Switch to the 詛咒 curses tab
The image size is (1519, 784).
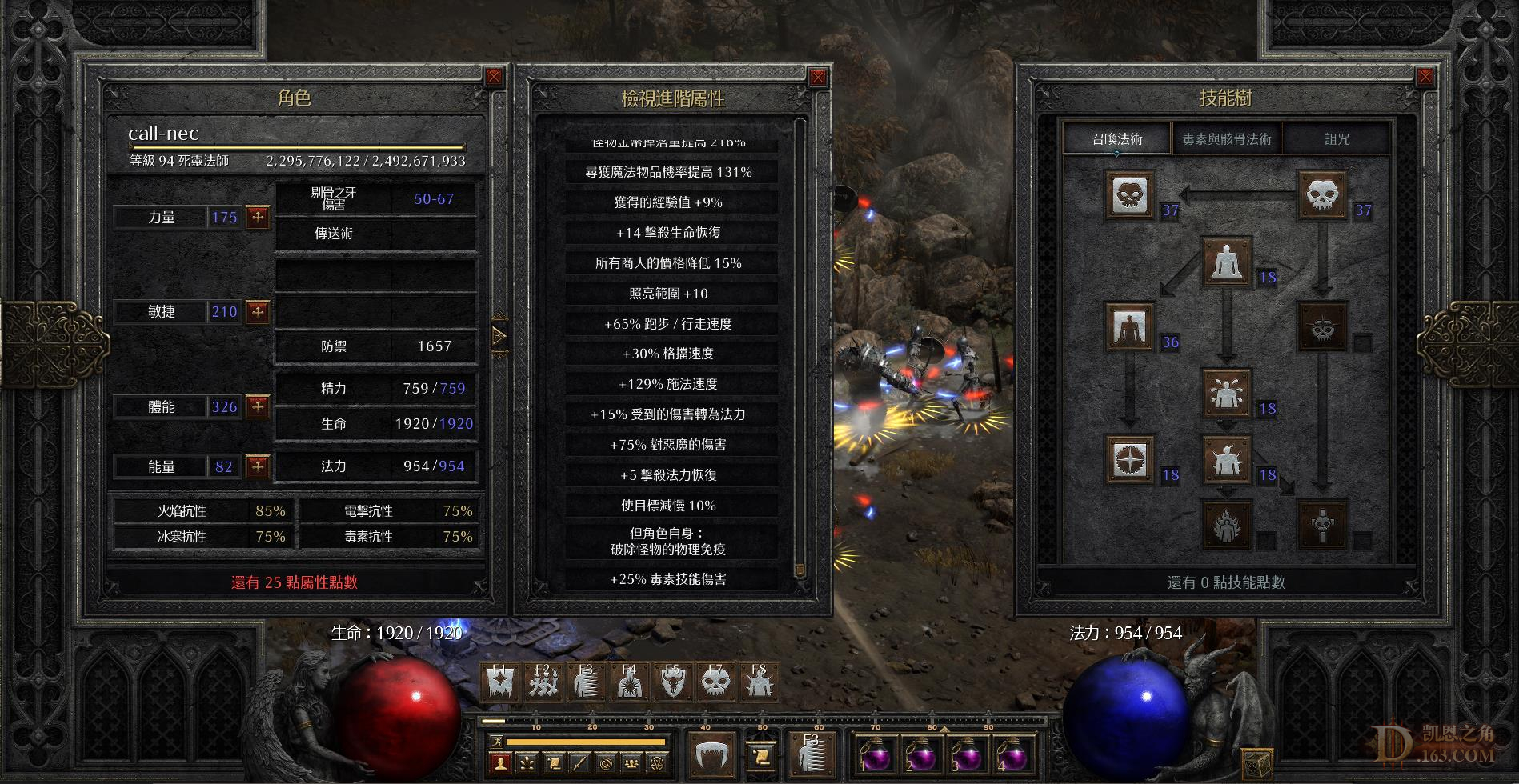1337,139
